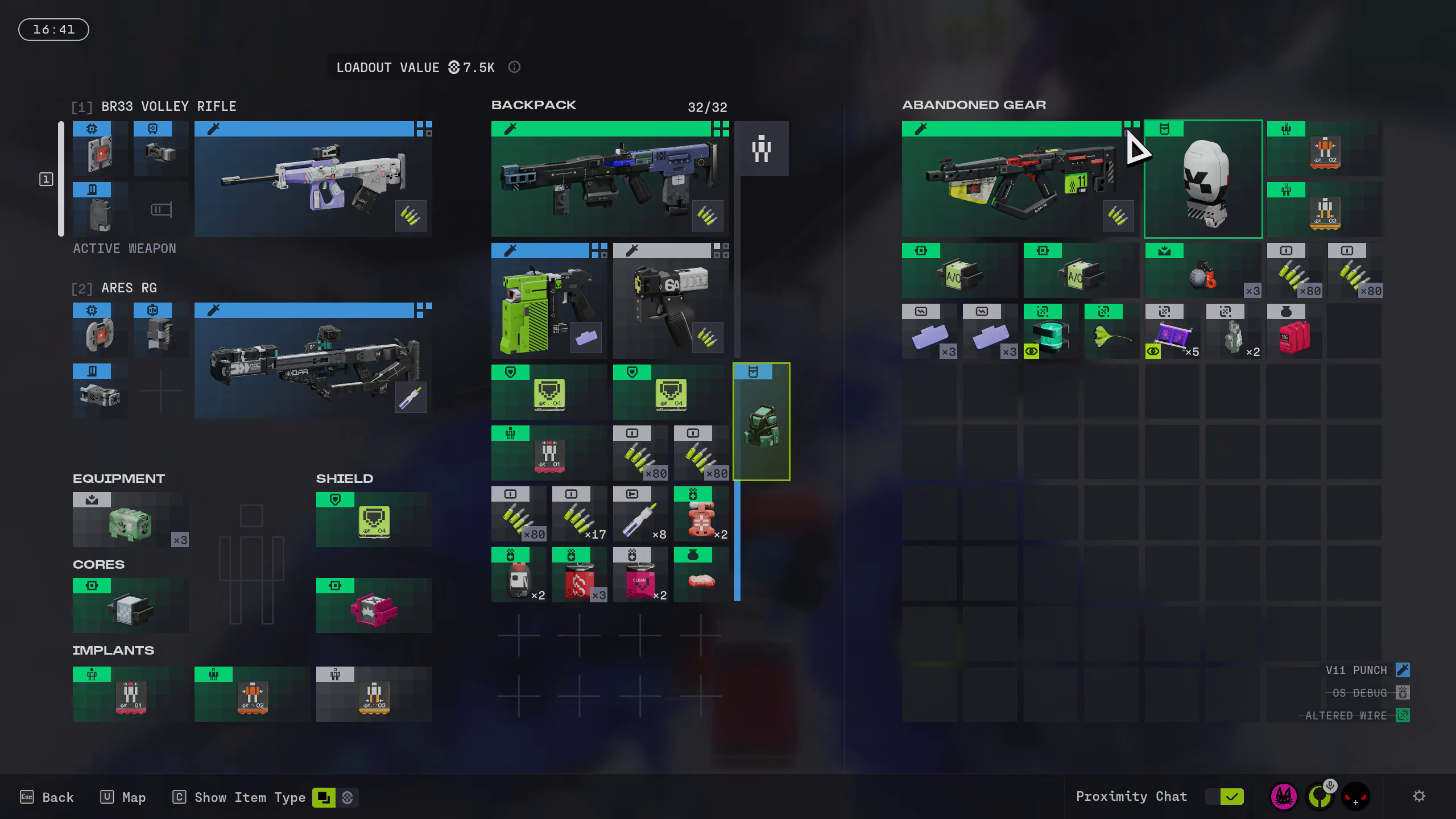Grab the grenade stack in abandoned gear
The height and width of the screenshot is (819, 1456).
pyautogui.click(x=1203, y=271)
